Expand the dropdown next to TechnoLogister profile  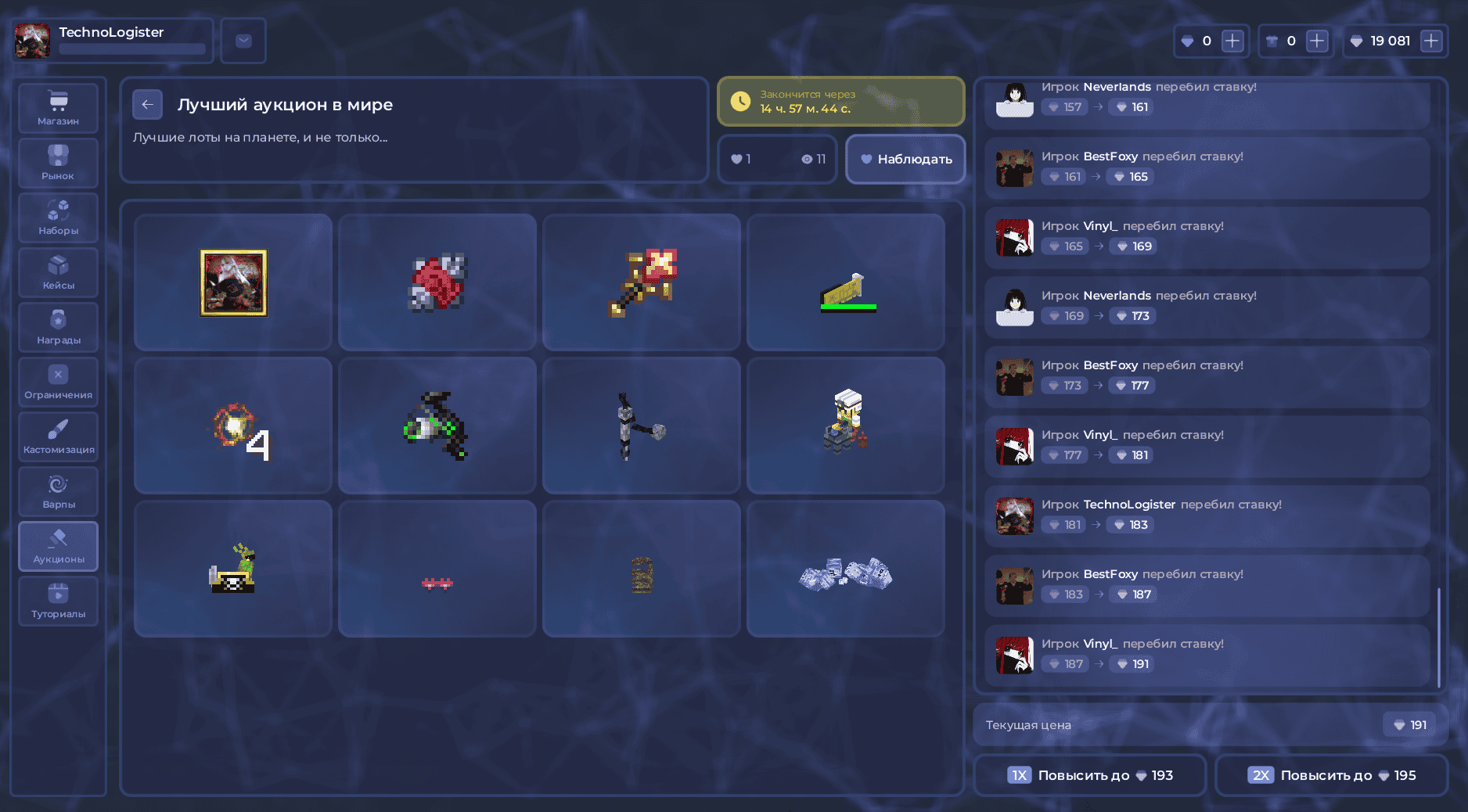point(243,41)
